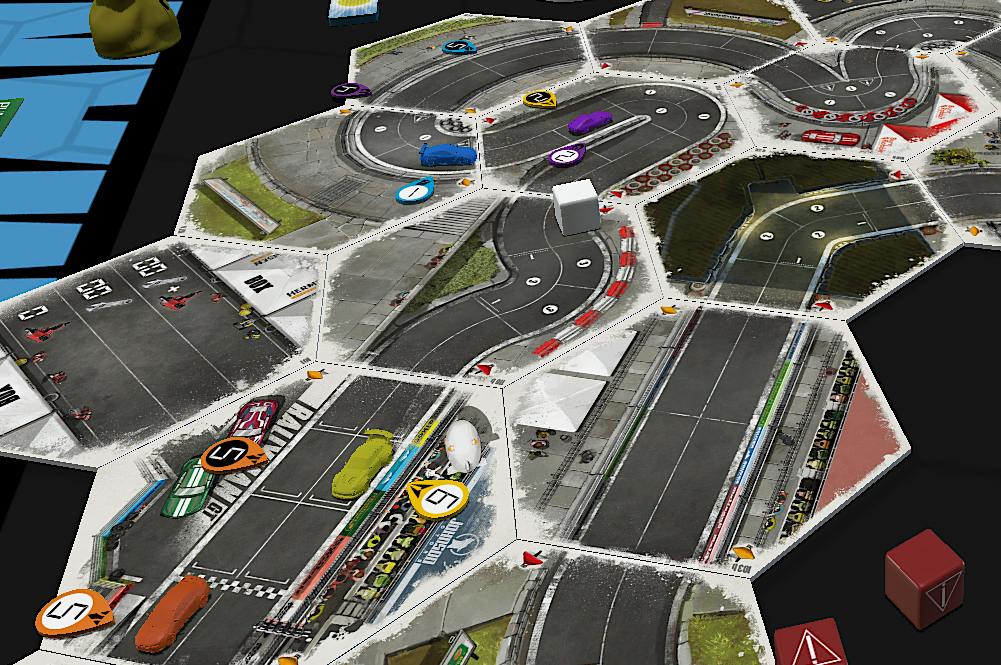1001x665 pixels.
Task: Select the yellow gear 2 token
Action: click(540, 99)
